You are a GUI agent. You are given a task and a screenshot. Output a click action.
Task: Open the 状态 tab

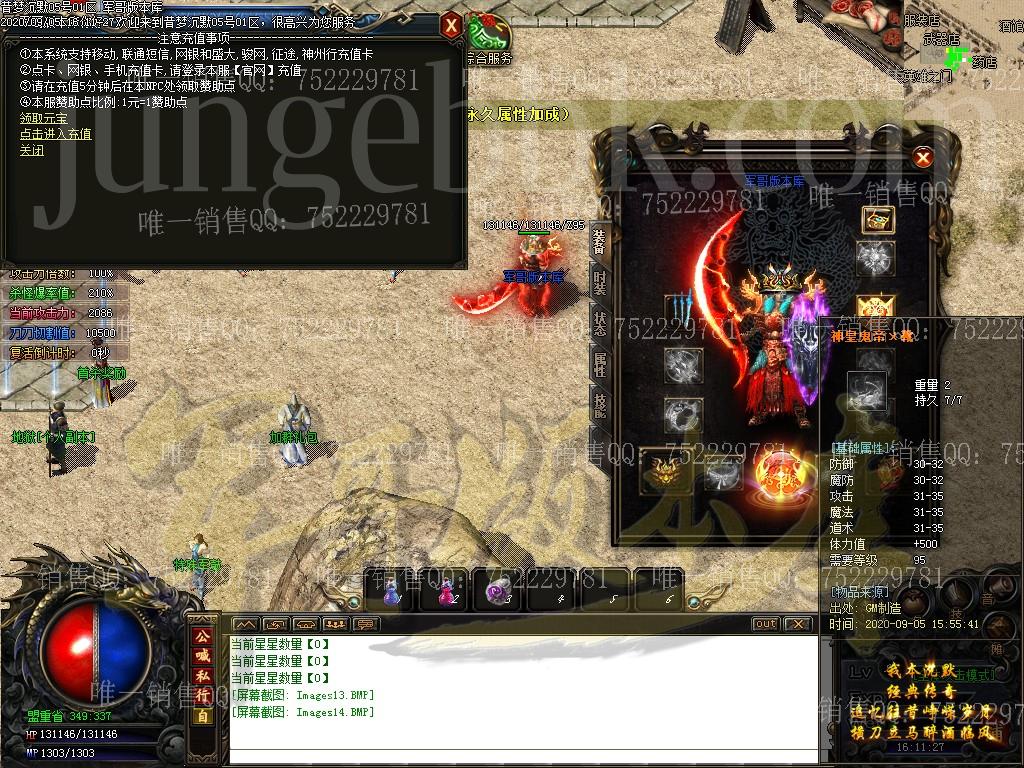click(599, 323)
